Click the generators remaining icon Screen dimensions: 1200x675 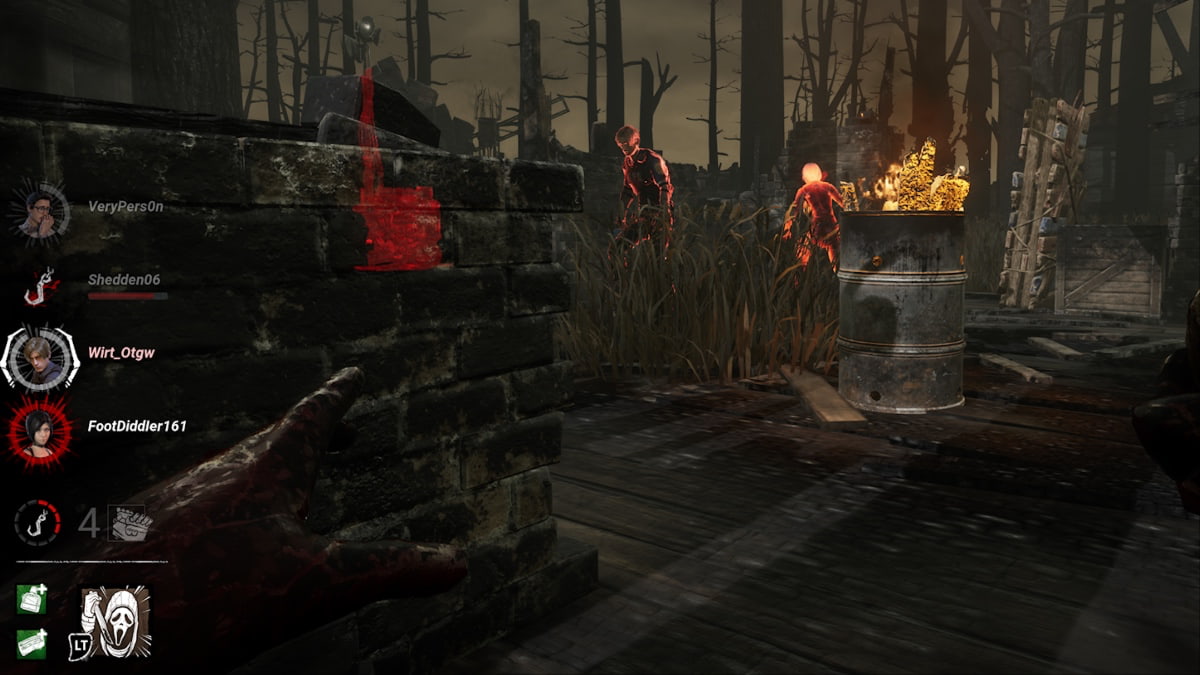[x=129, y=523]
